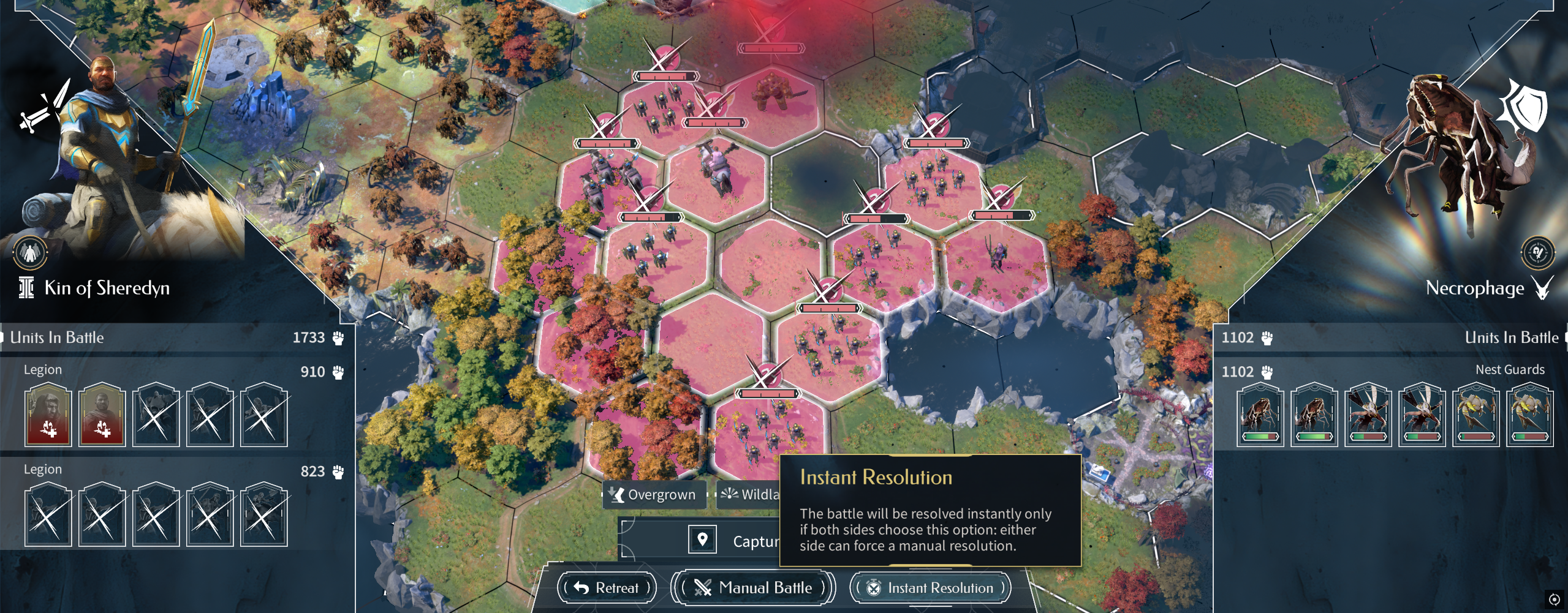Start a Manual Battle
The image size is (1568, 613).
753,588
